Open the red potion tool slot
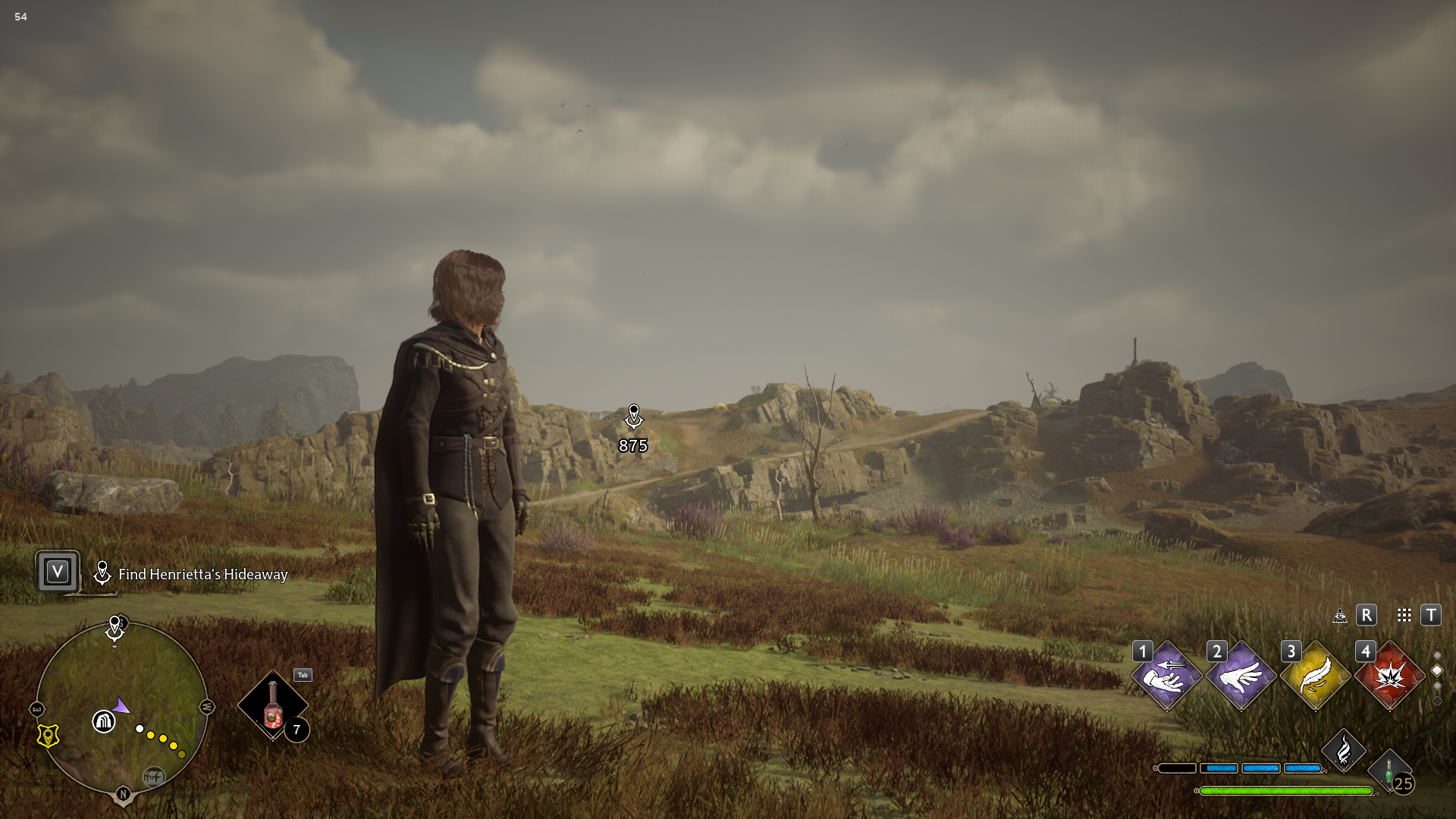 pyautogui.click(x=273, y=706)
